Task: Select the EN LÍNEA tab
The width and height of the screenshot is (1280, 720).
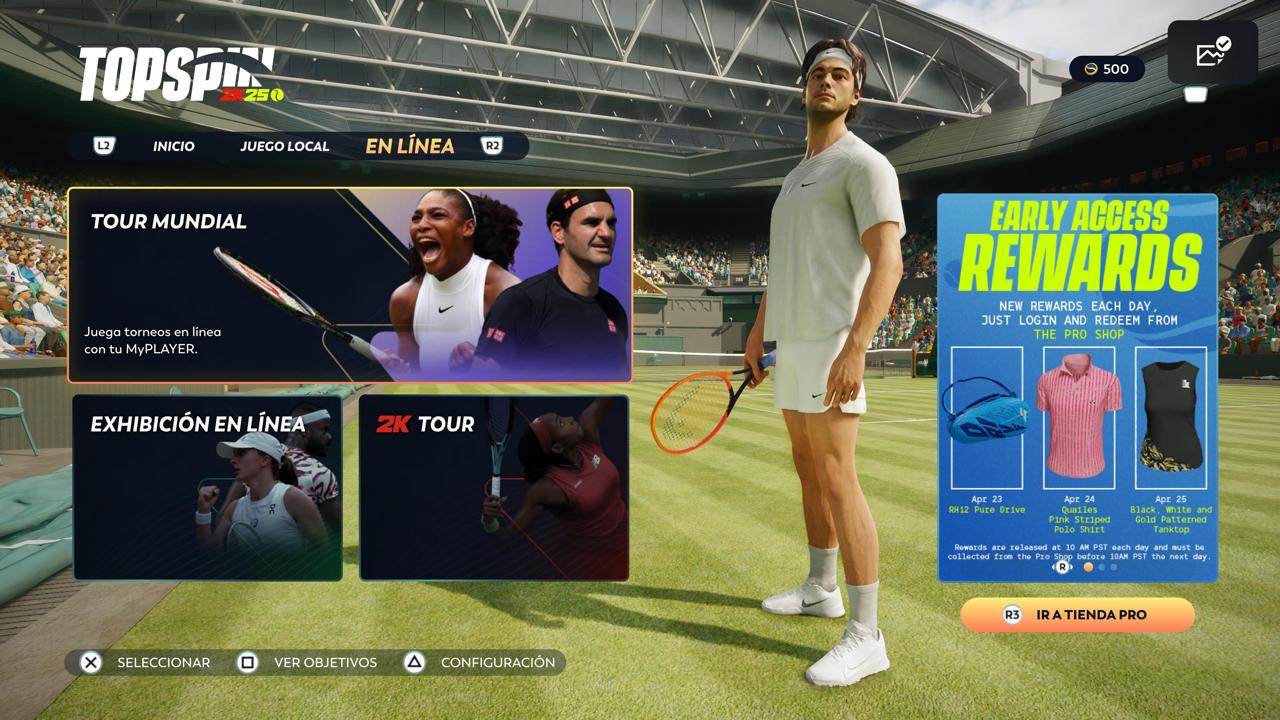Action: point(410,146)
